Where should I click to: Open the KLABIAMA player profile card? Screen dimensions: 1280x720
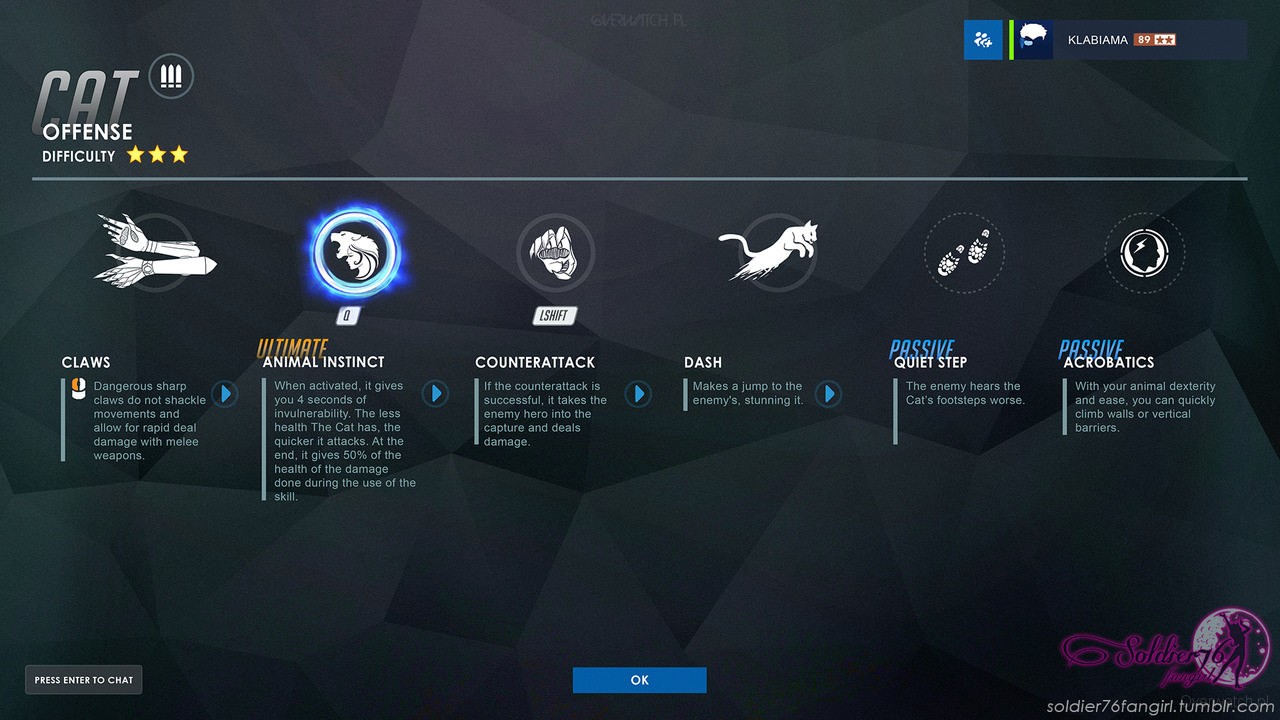point(1130,40)
